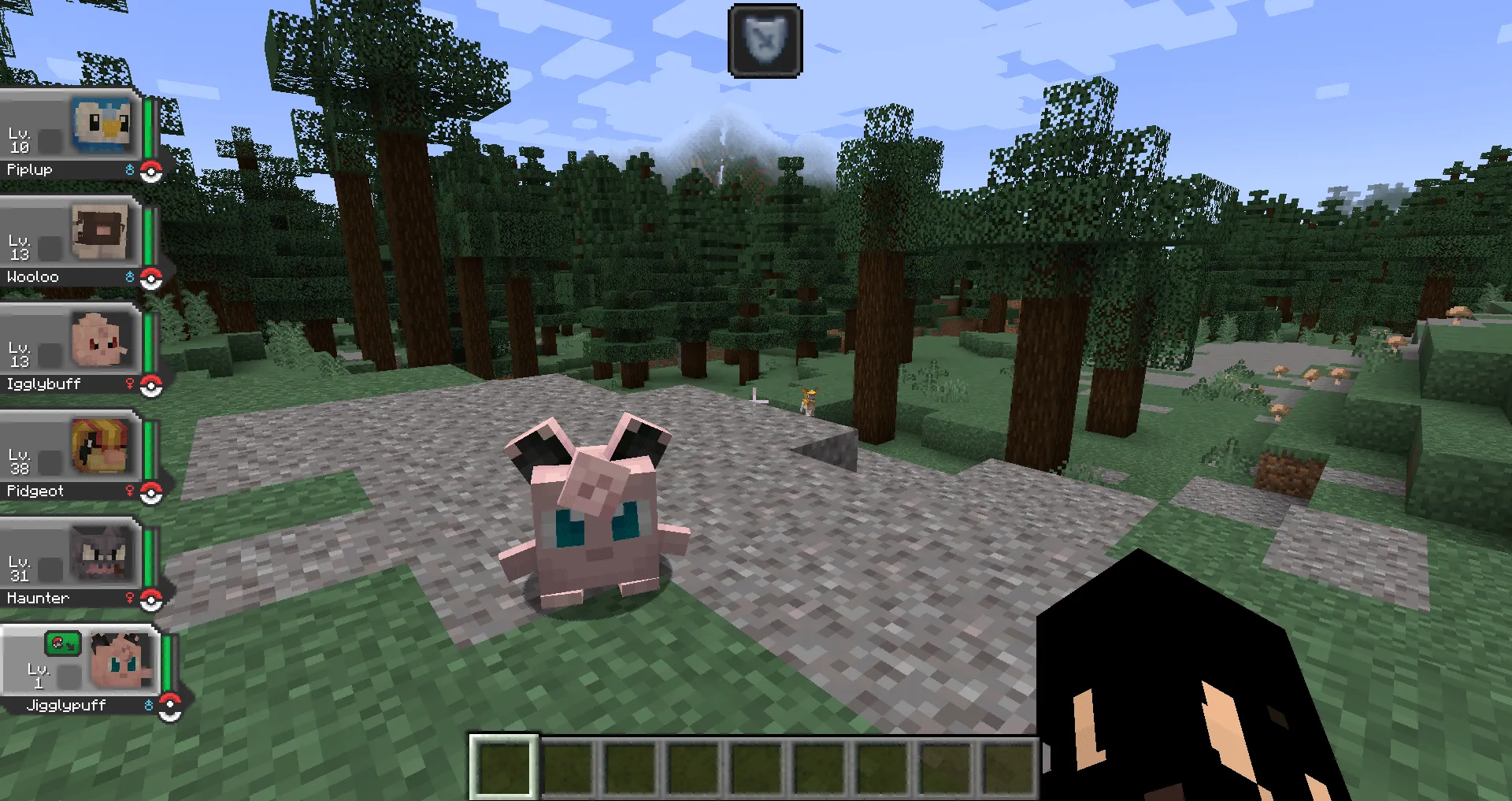
Task: Click the shield compass icon at top center
Action: tap(764, 40)
